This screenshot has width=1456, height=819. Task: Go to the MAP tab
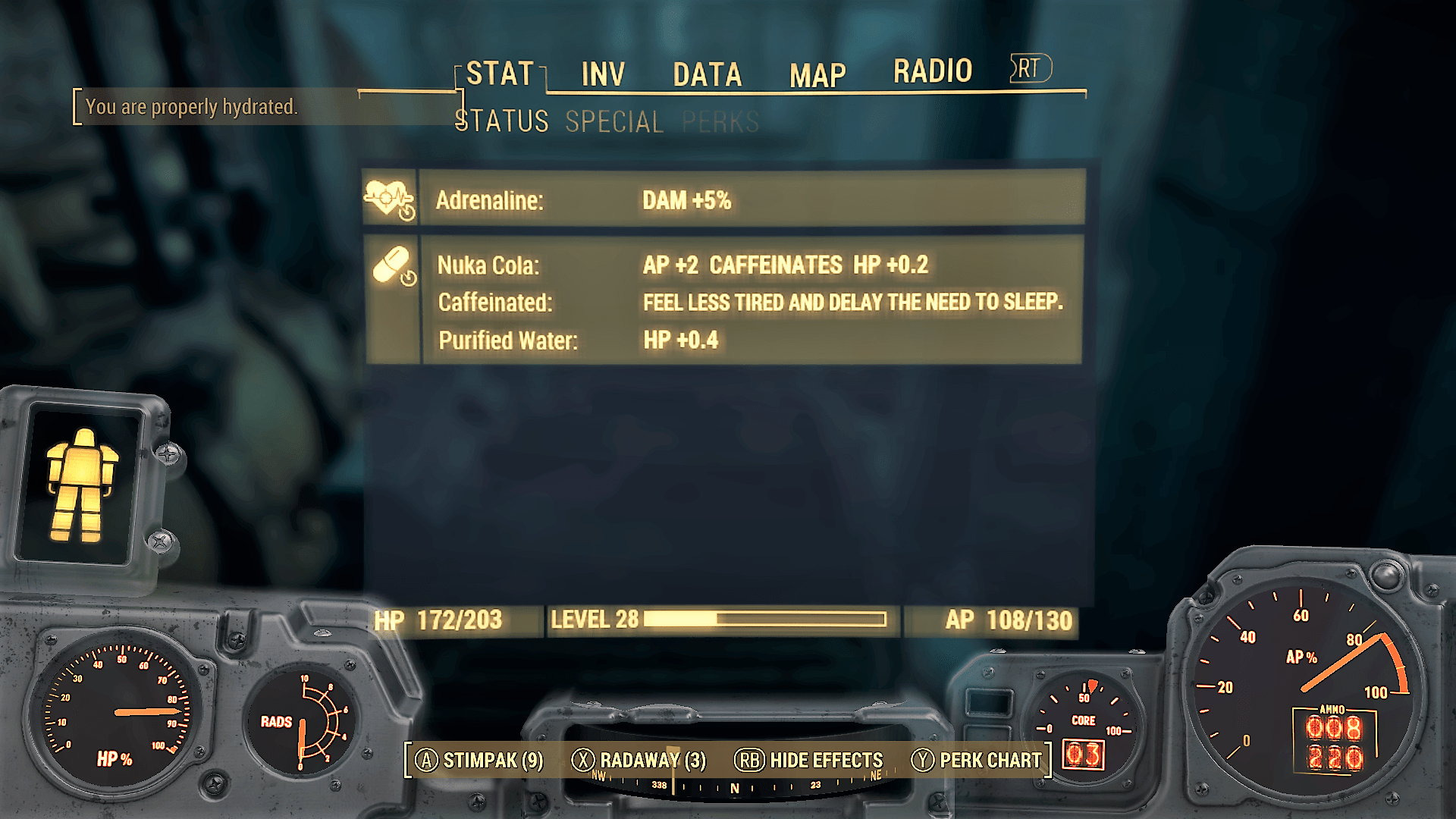click(x=817, y=75)
